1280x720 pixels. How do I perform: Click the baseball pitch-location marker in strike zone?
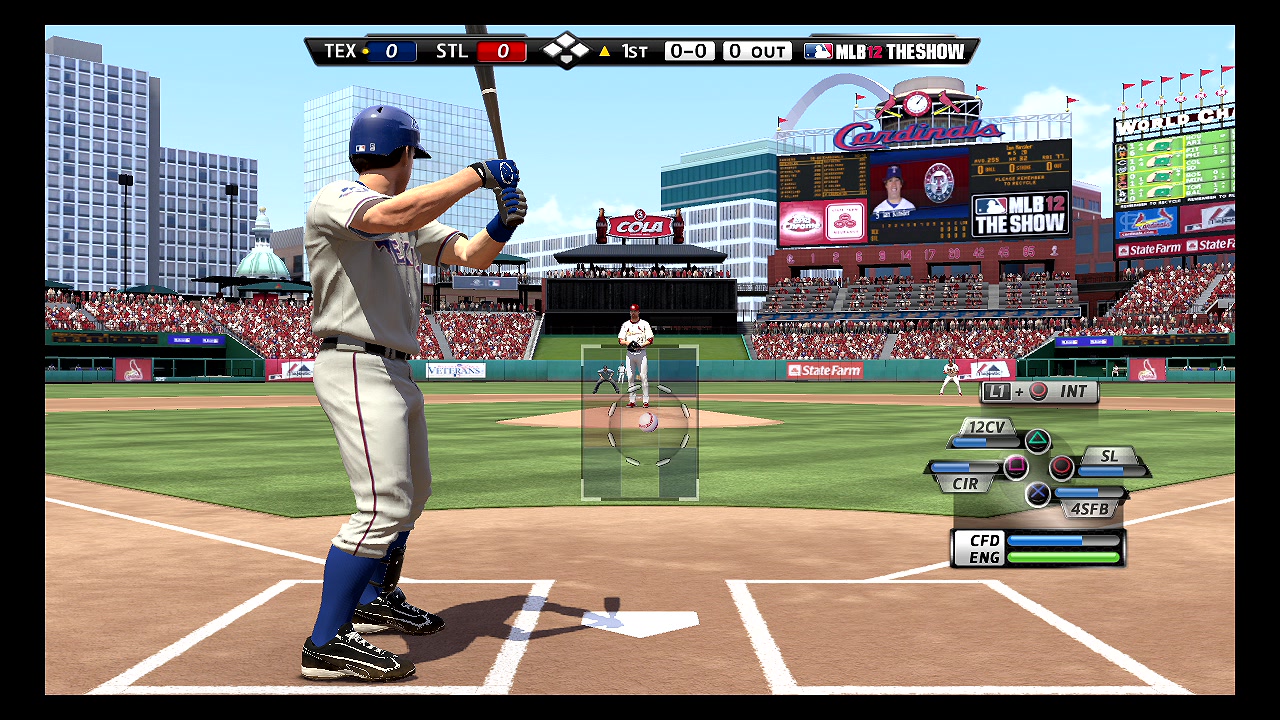tap(647, 421)
